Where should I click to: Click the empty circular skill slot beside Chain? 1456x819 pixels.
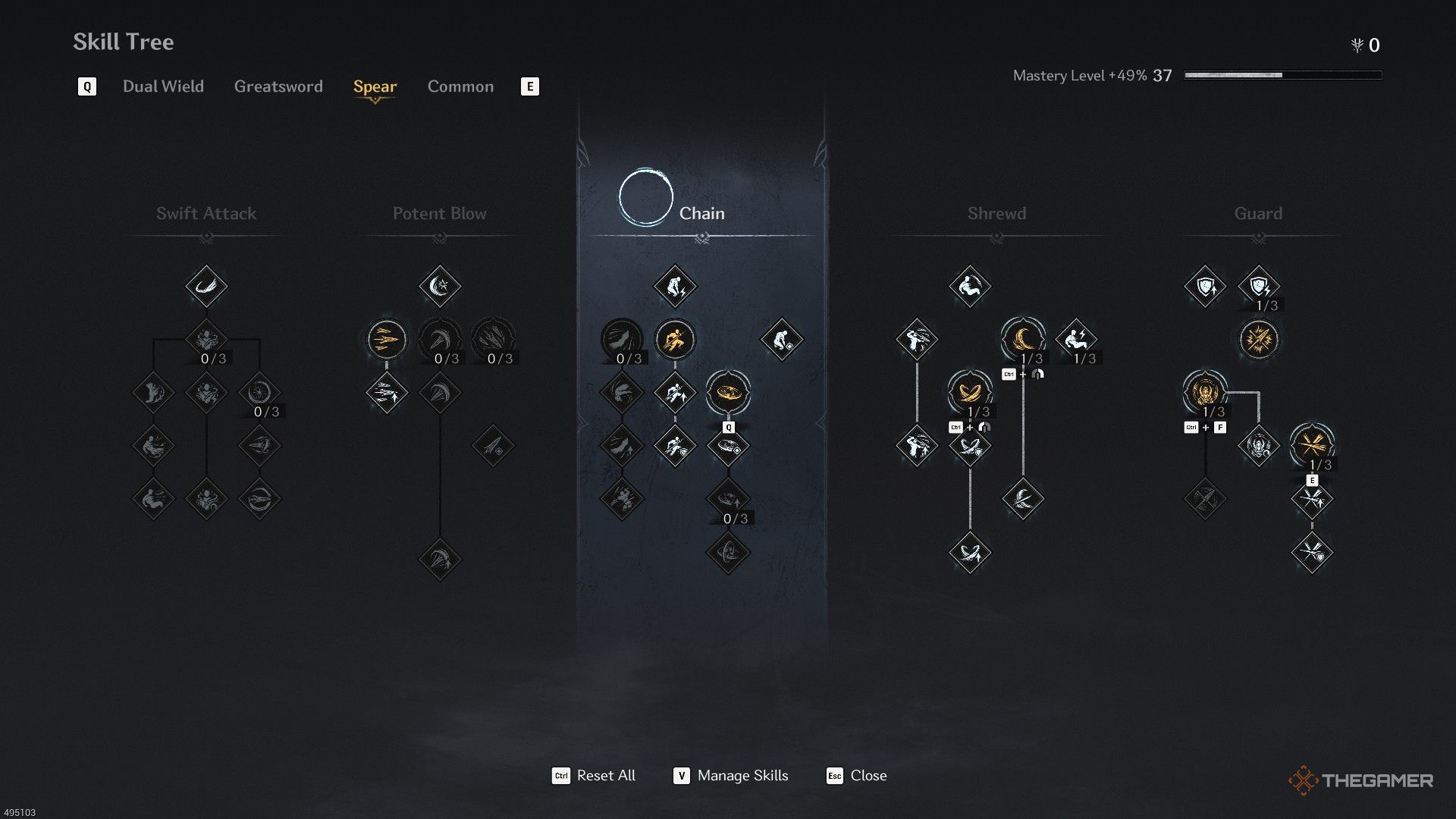645,196
